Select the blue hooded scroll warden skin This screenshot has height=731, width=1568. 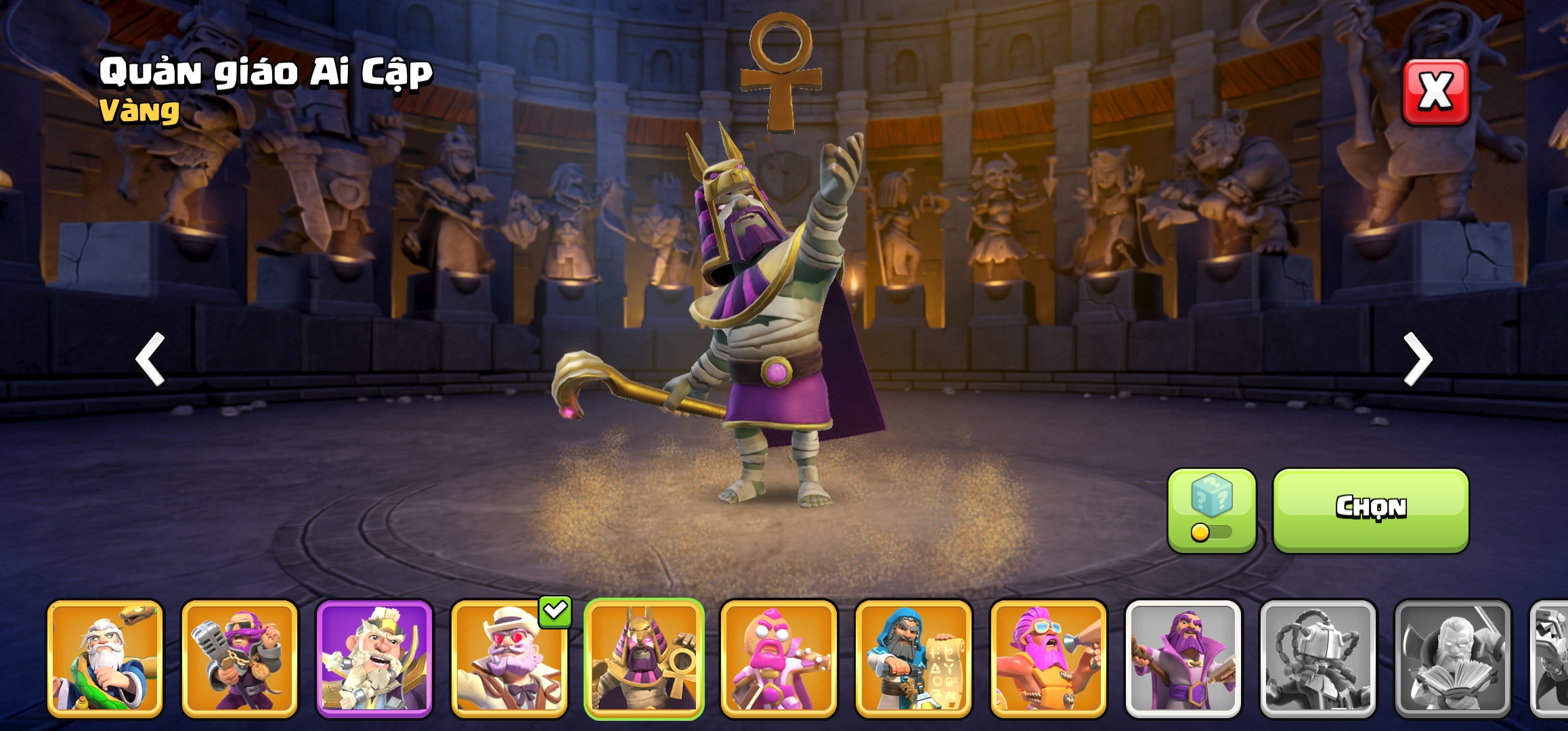[x=913, y=659]
